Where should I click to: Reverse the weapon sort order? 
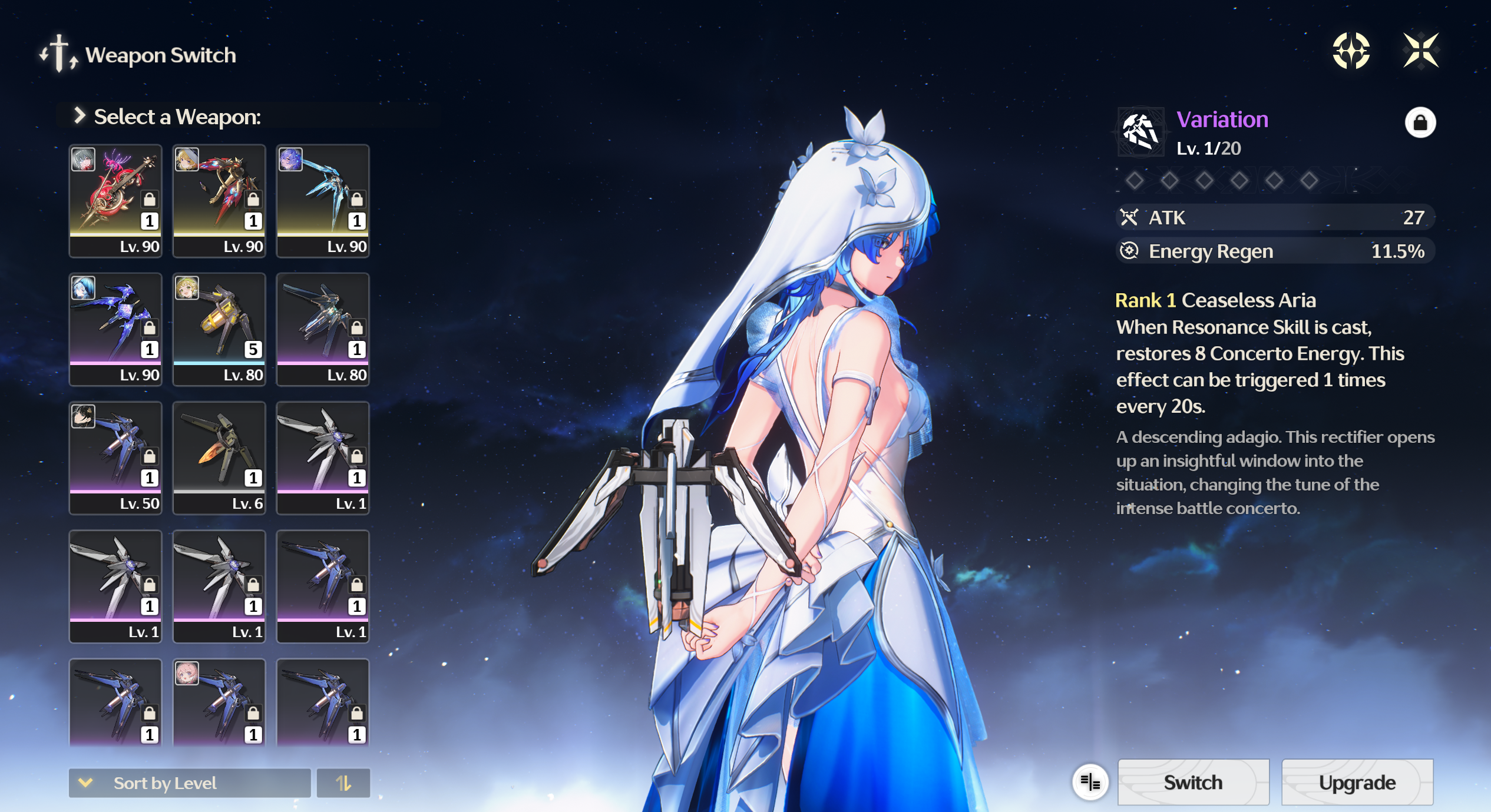[x=343, y=783]
